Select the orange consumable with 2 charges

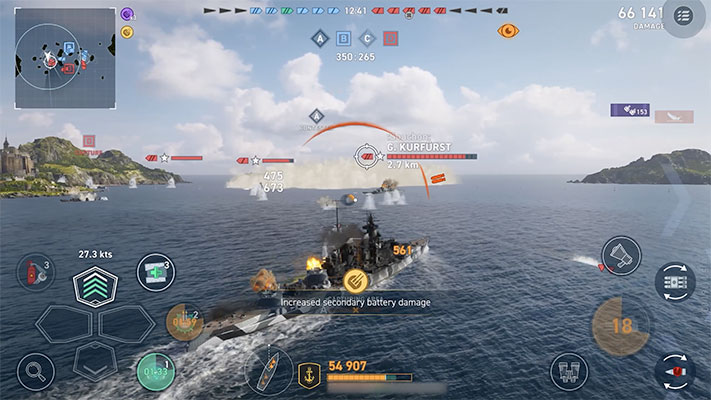[x=184, y=322]
